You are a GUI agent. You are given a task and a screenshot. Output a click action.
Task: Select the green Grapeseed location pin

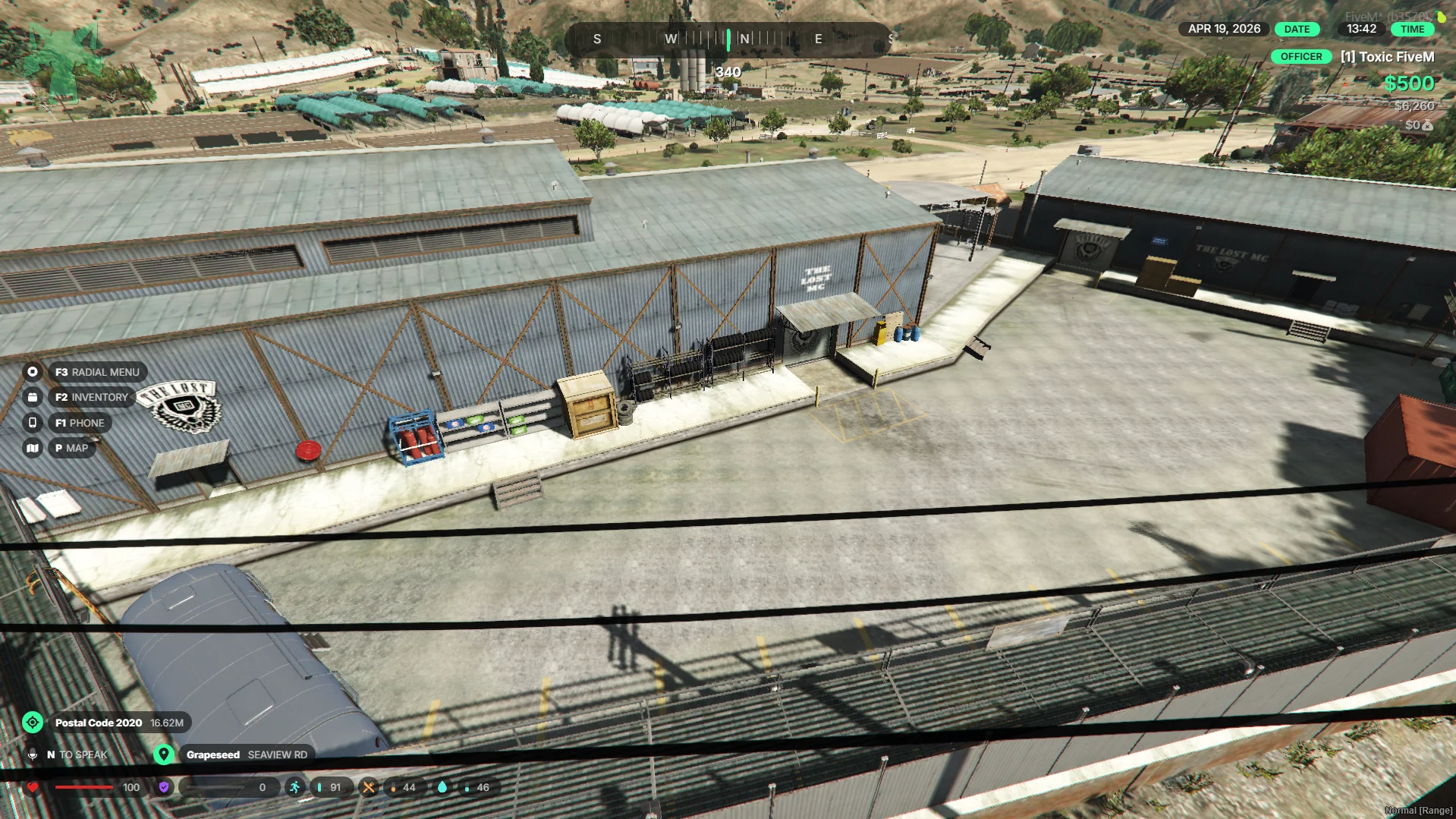163,754
